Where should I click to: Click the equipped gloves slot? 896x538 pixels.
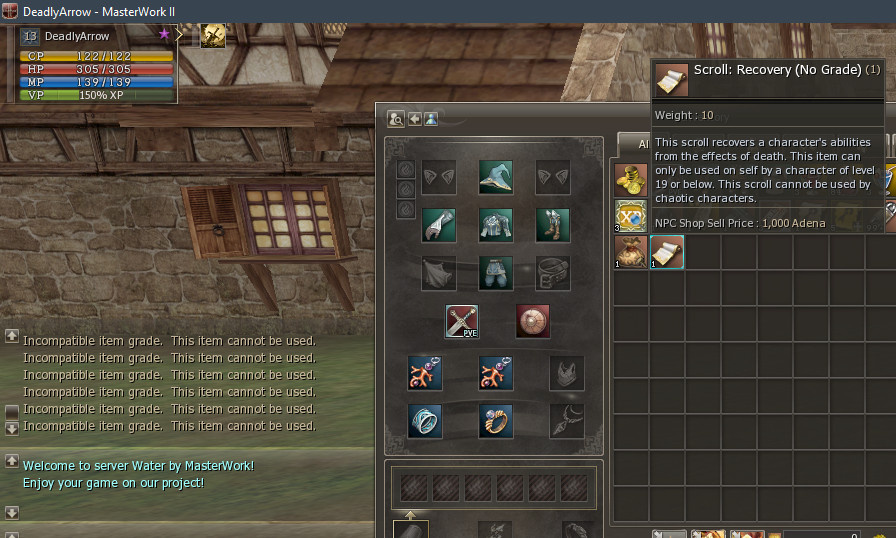coord(438,225)
